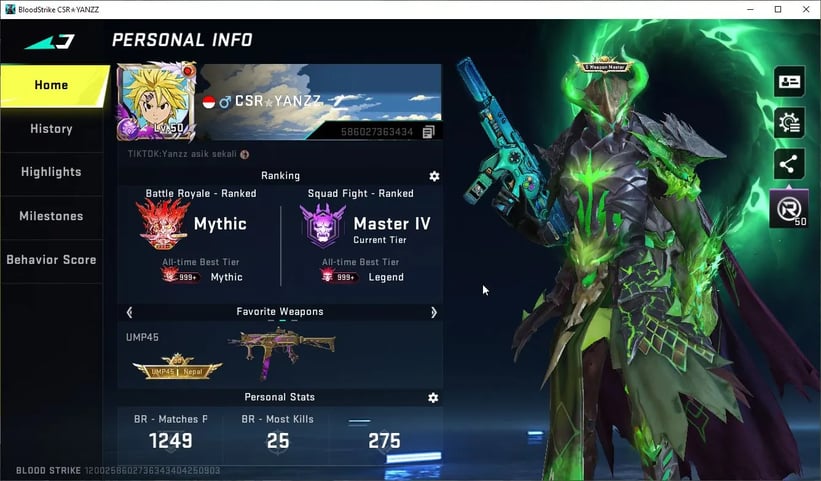Open Personal Stats settings gear
Viewport: 821px width, 481px height.
tap(433, 398)
